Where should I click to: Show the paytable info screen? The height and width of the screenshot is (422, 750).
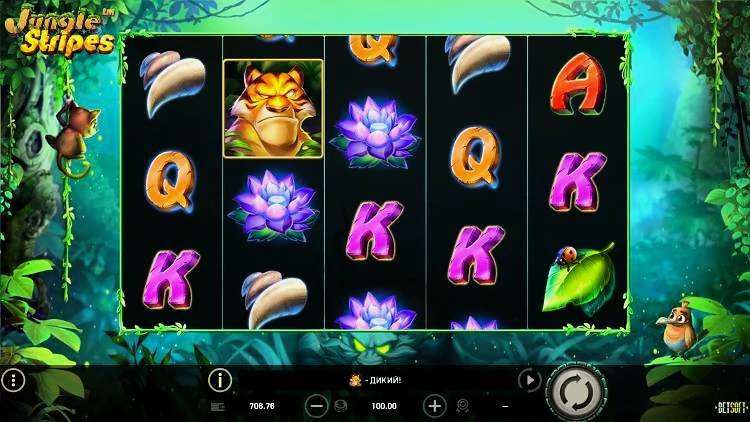click(219, 380)
